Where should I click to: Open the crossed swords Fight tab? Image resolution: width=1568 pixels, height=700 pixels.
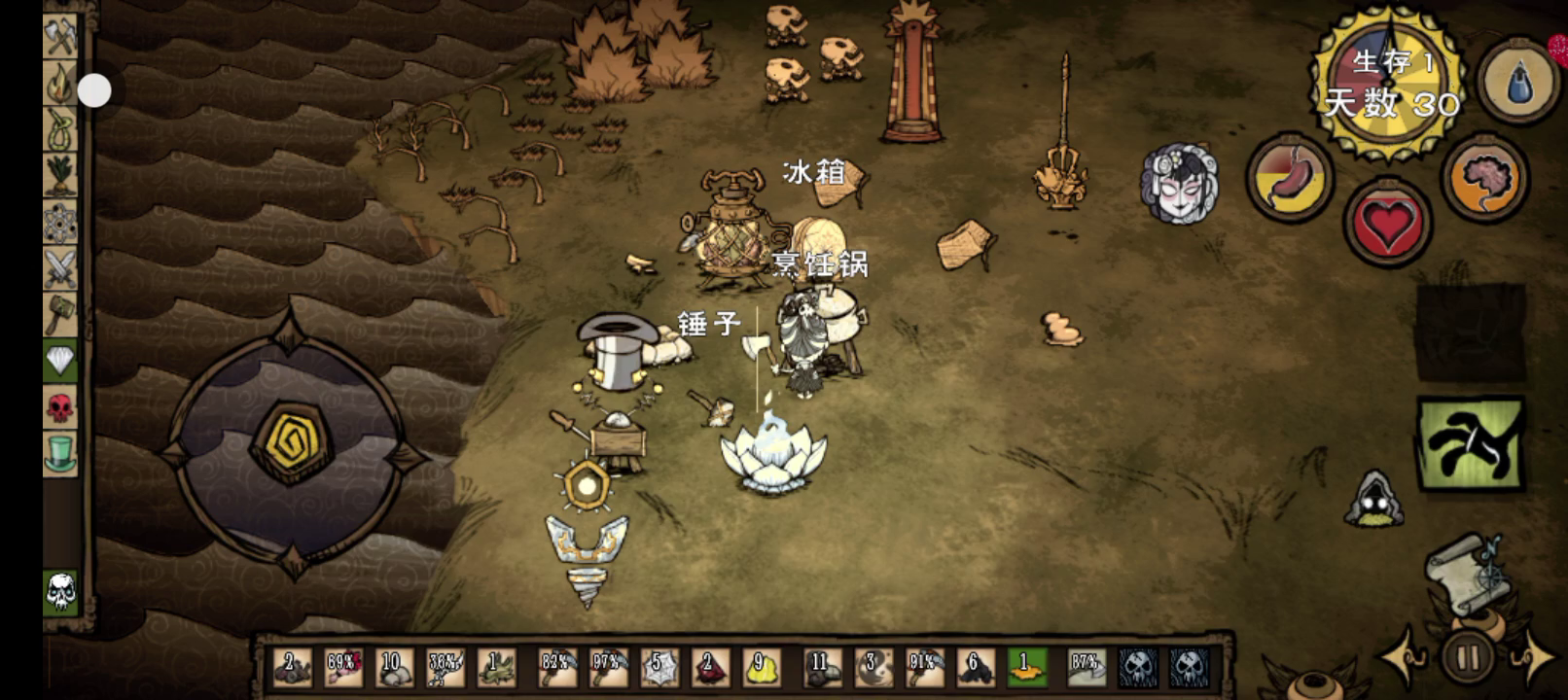point(60,269)
